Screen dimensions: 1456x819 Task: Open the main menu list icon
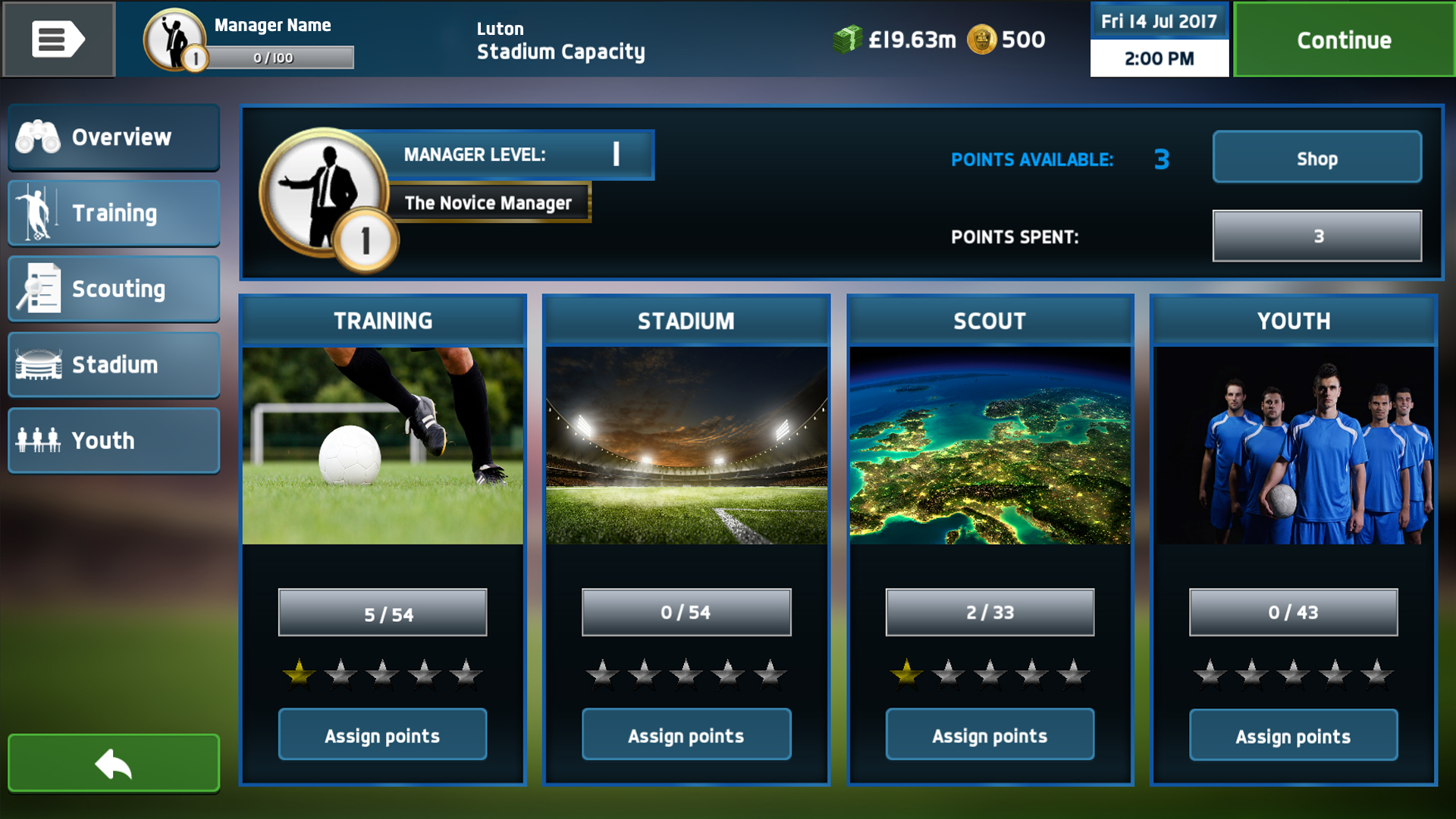[x=58, y=39]
